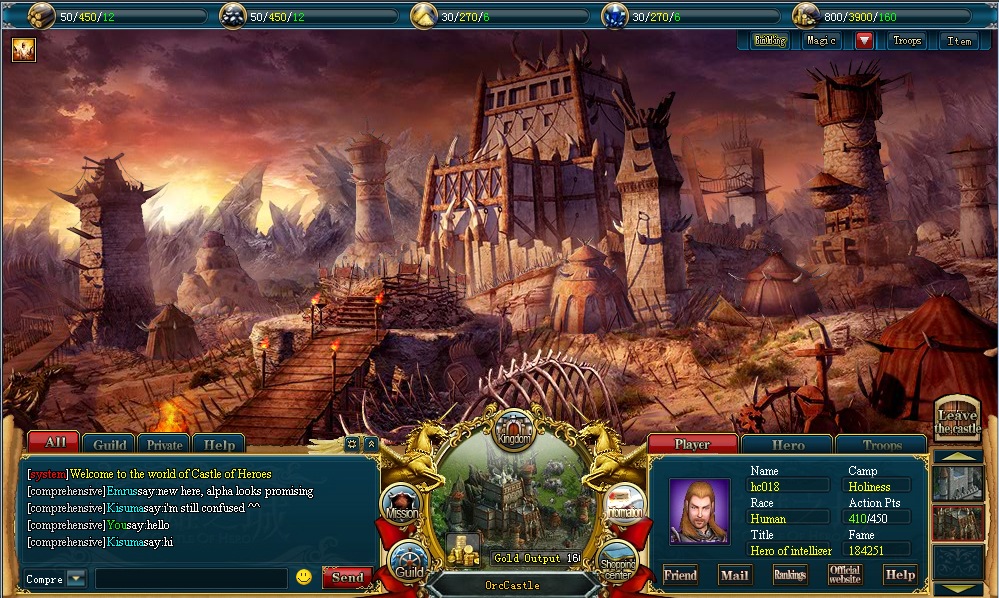Image resolution: width=999 pixels, height=598 pixels.
Task: Switch to the Hero tab
Action: coord(787,445)
